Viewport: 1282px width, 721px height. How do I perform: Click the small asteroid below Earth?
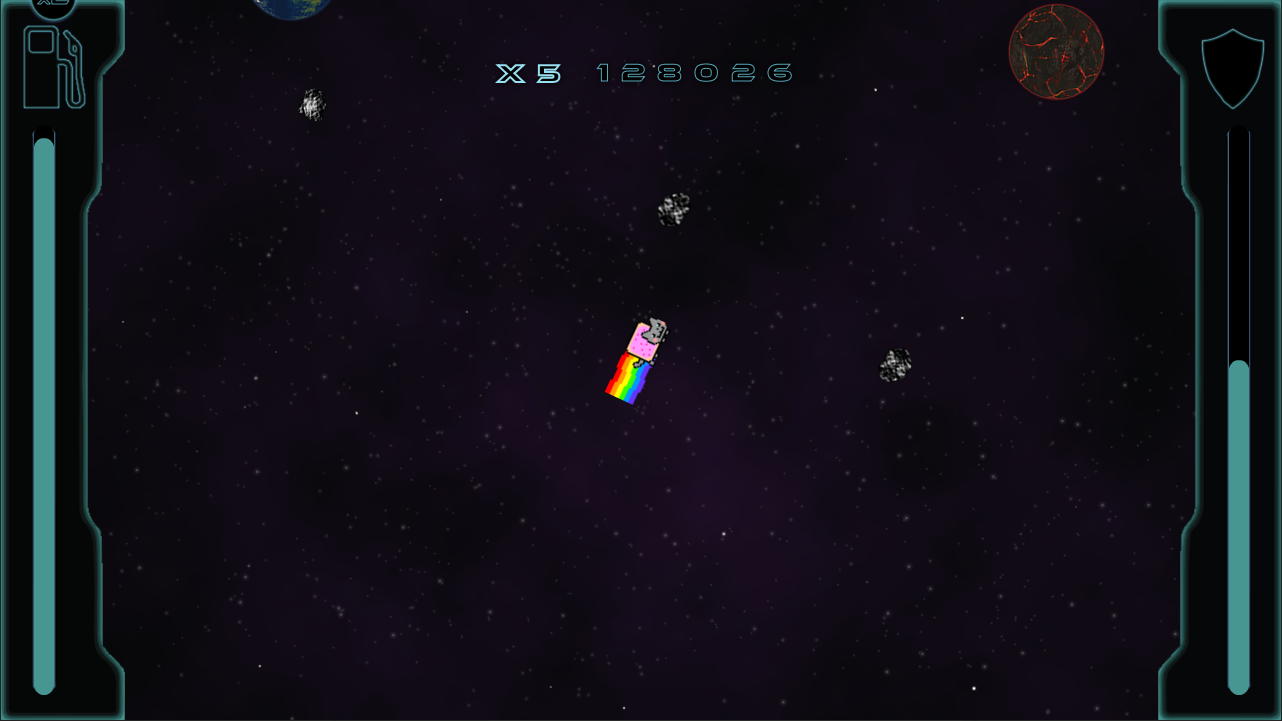tap(313, 103)
